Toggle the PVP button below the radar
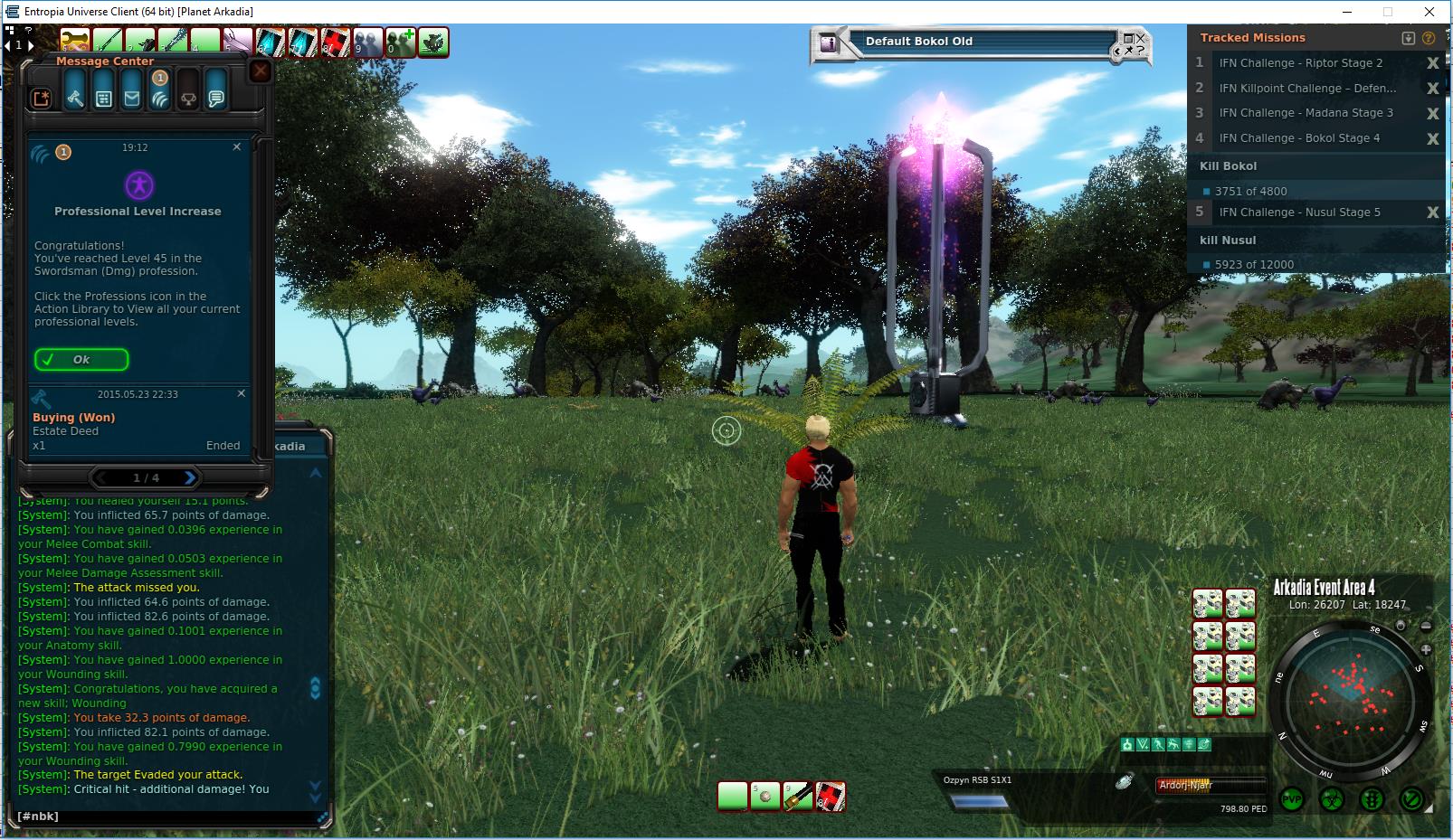 point(1292,799)
